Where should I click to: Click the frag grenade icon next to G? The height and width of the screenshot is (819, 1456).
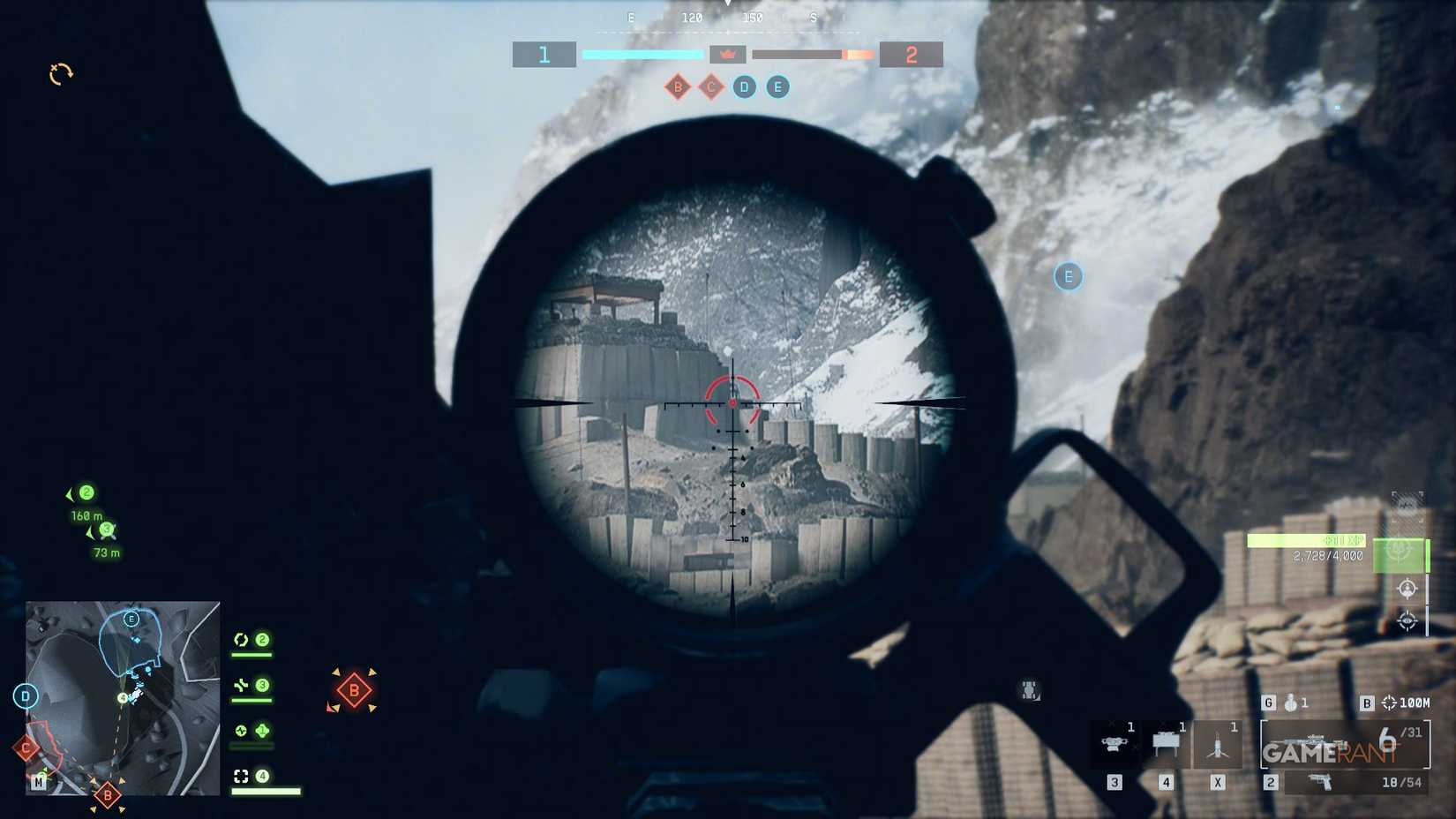[x=1290, y=703]
